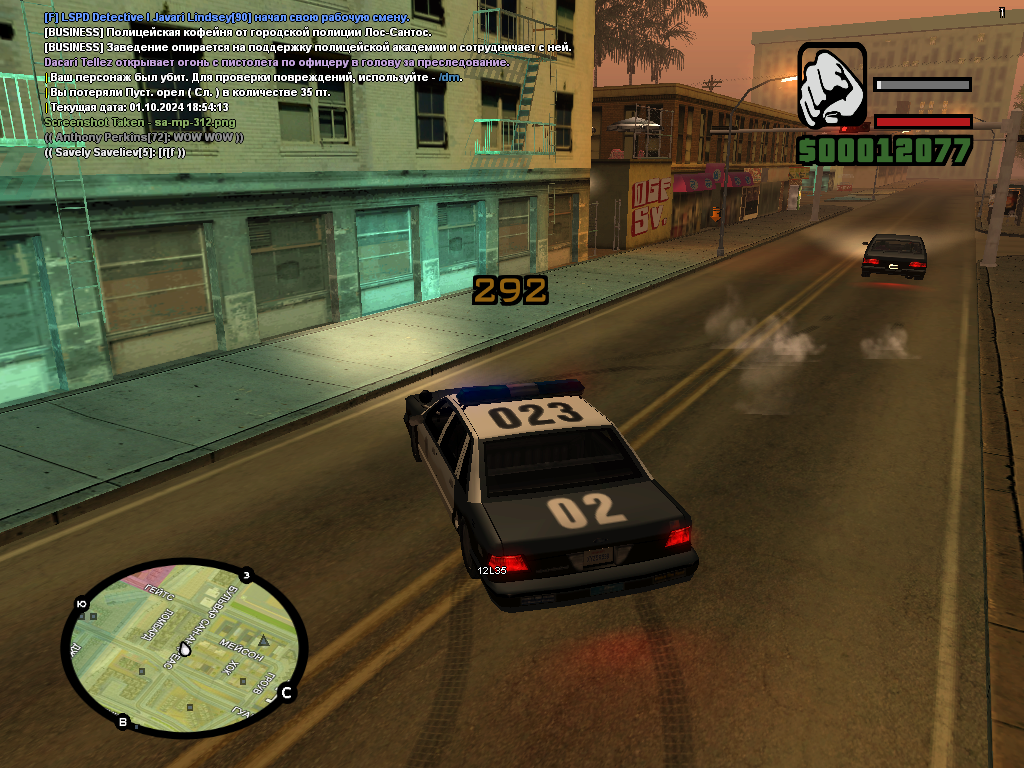Click the 'Screenshot Taken' chat line
Image resolution: width=1024 pixels, height=768 pixels.
127,121
